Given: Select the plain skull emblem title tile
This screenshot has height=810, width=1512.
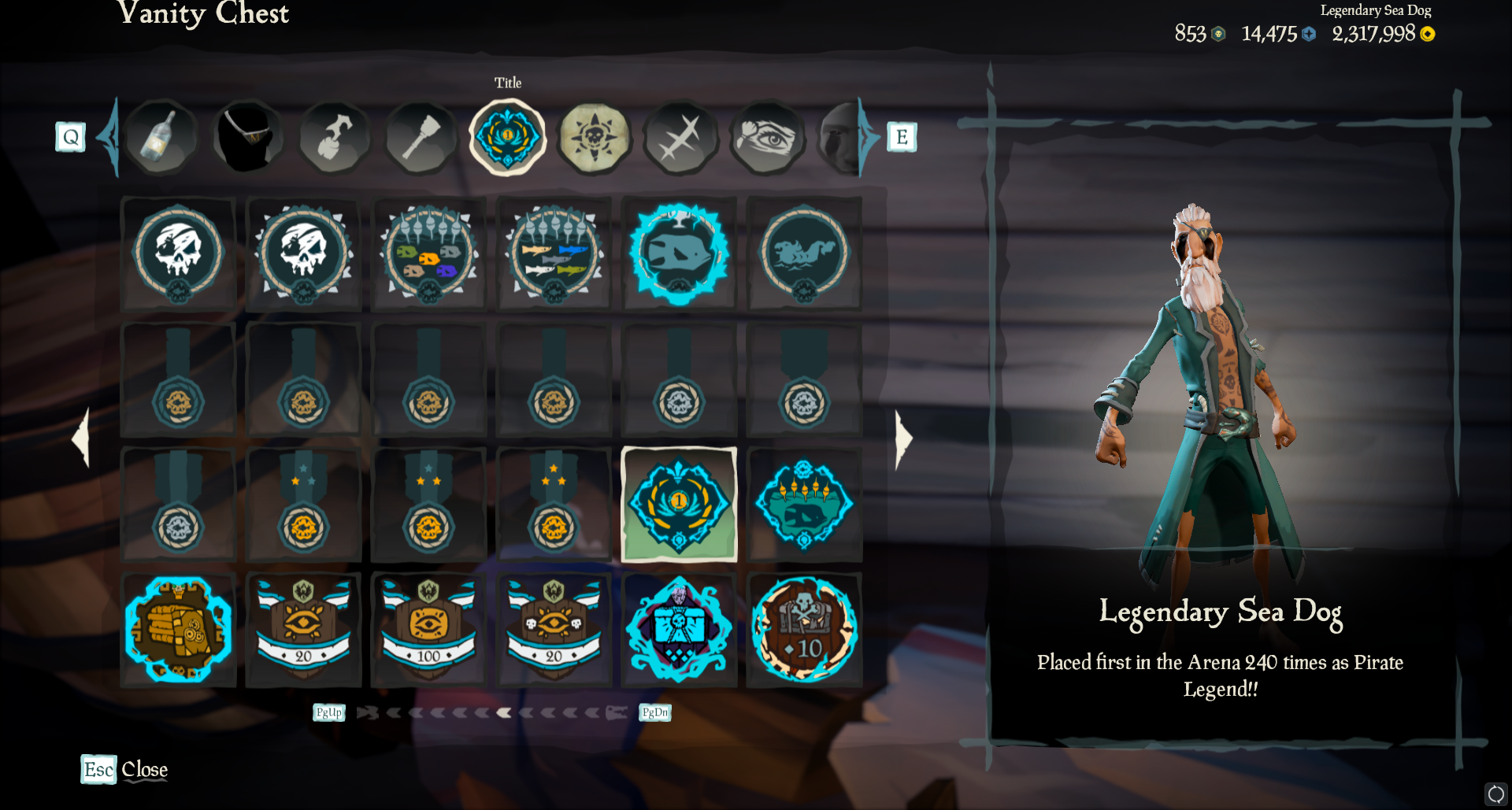Looking at the screenshot, I should coord(178,253).
